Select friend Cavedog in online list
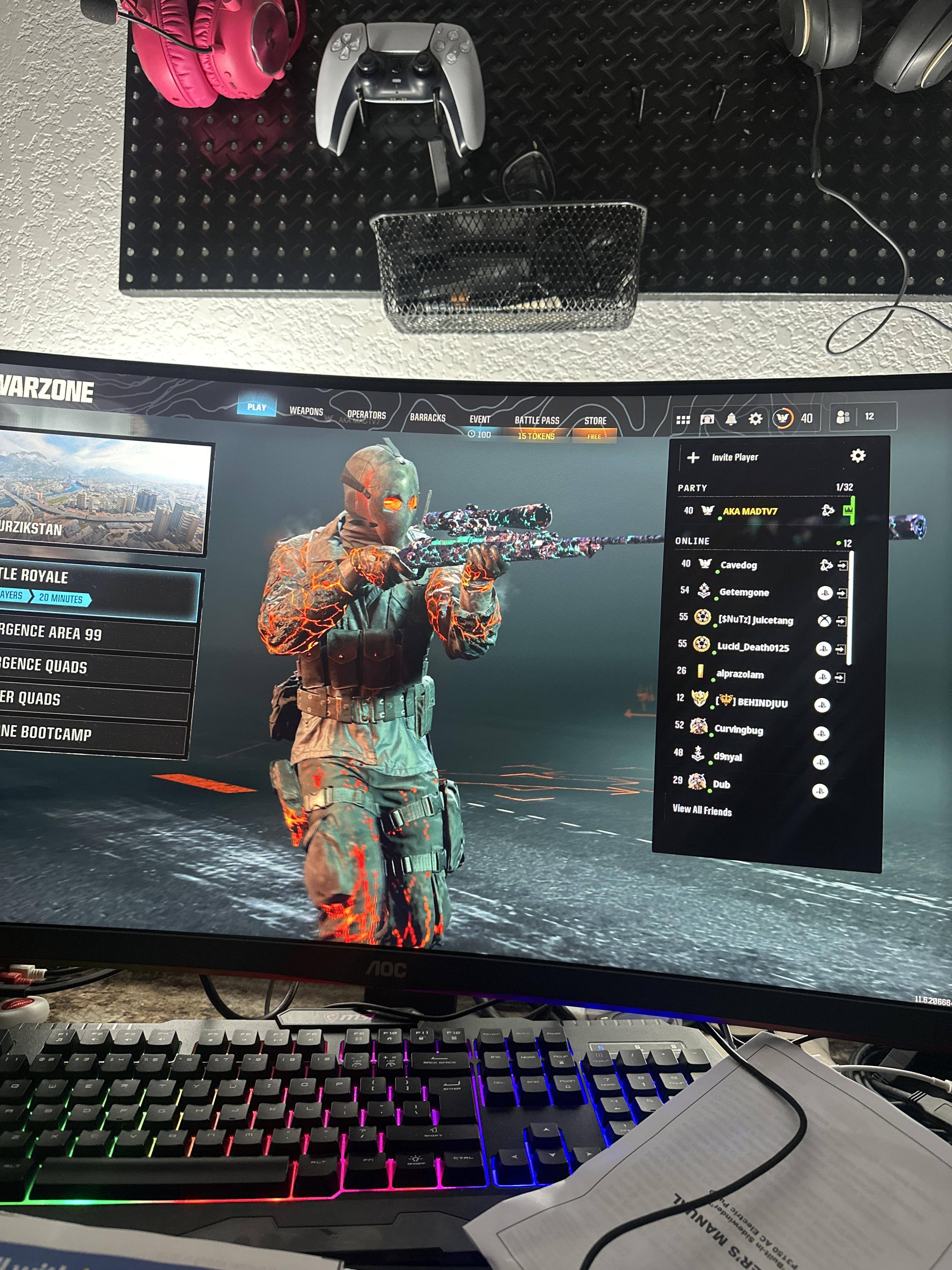 coord(739,565)
